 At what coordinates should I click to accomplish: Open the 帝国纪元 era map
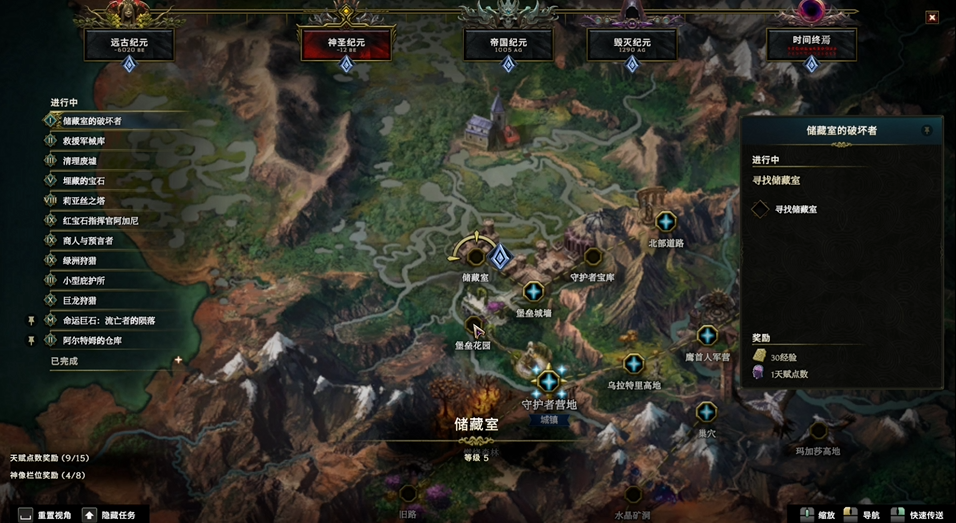coord(508,44)
